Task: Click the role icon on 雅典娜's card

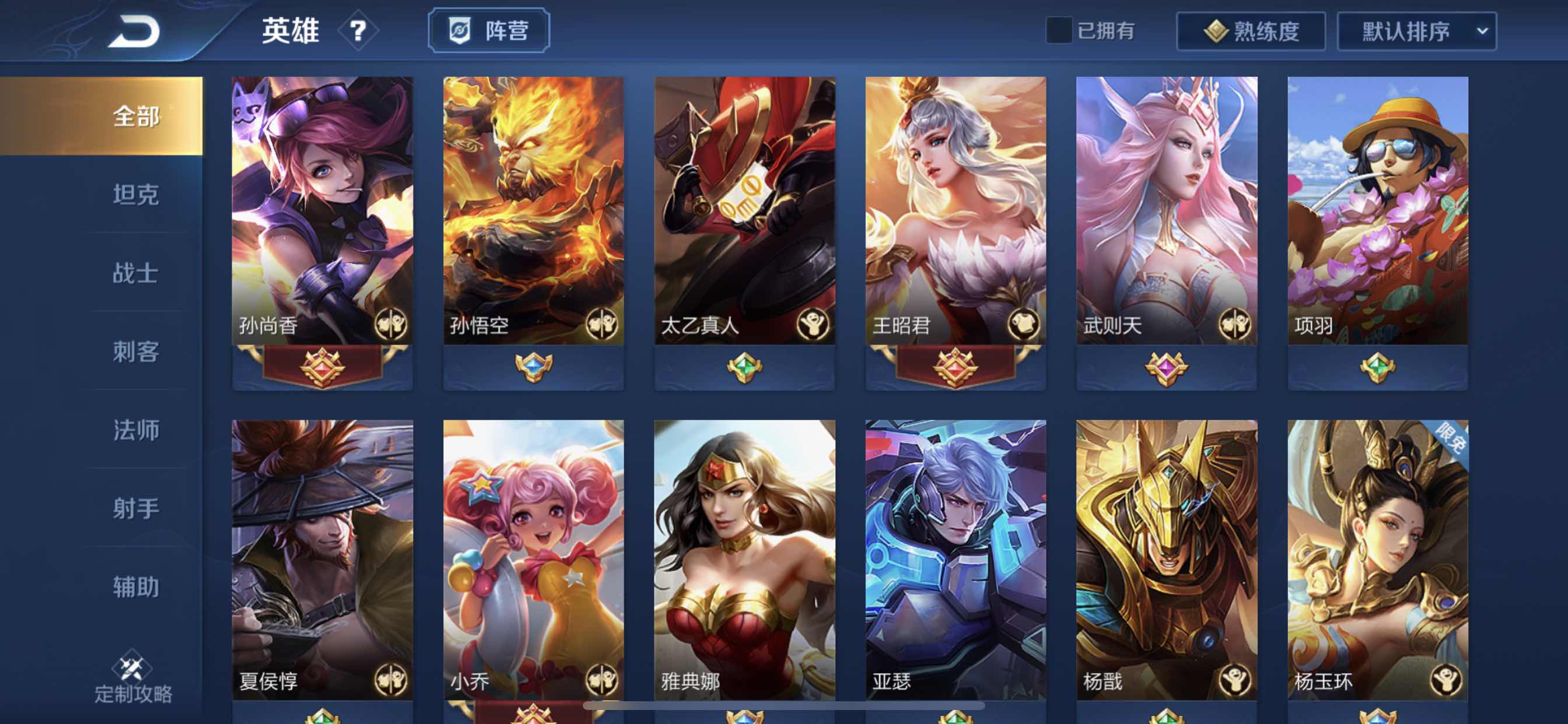Action: point(814,683)
